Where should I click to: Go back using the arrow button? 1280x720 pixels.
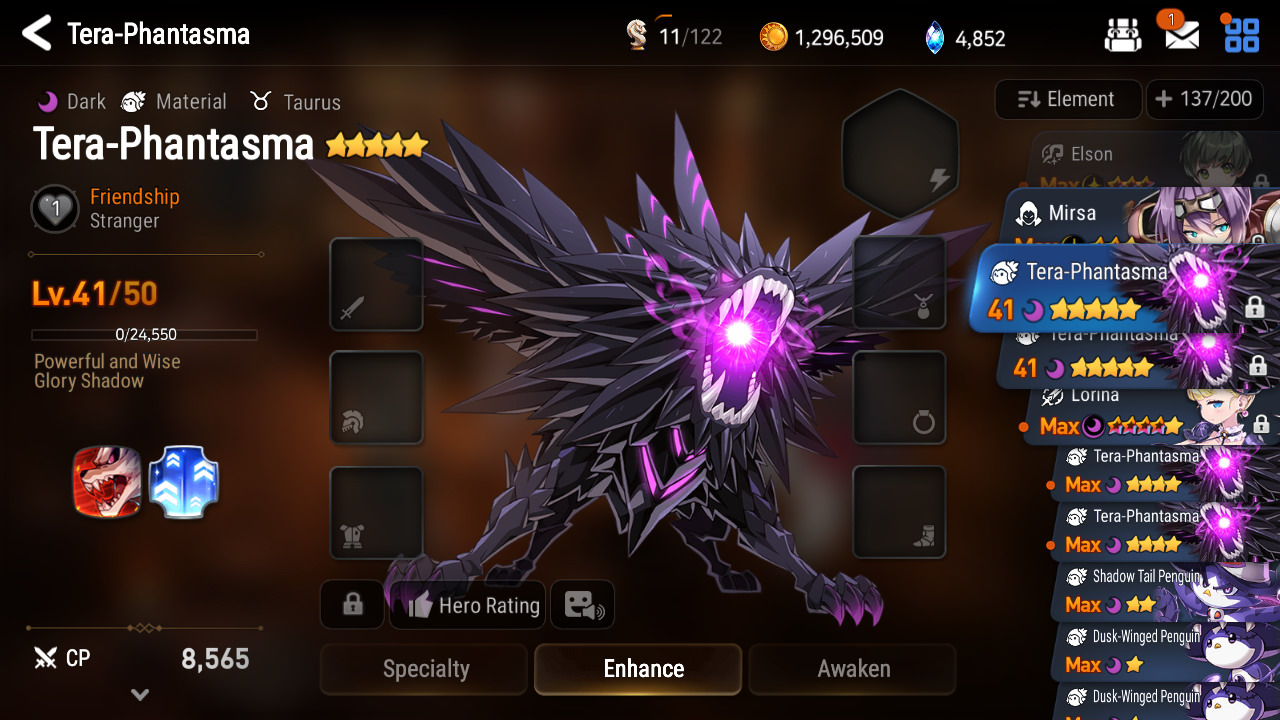click(x=37, y=34)
